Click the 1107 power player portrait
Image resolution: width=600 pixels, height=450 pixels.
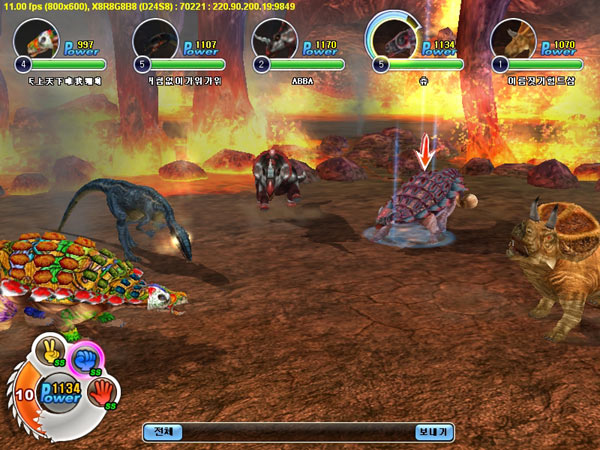tap(154, 40)
